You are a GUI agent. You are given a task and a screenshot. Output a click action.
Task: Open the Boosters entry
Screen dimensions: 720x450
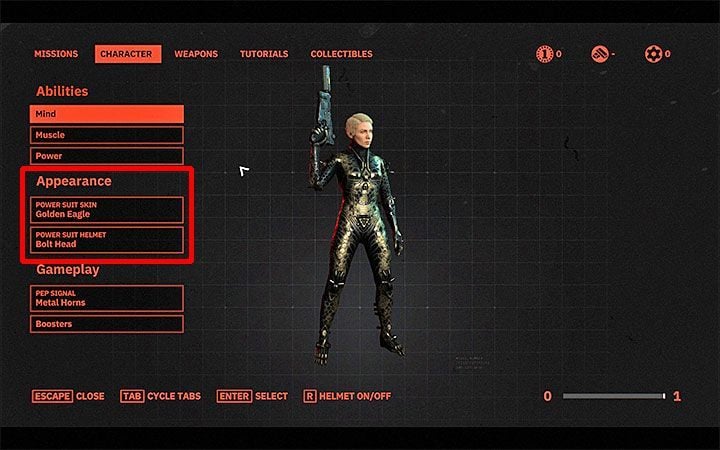[x=107, y=324]
